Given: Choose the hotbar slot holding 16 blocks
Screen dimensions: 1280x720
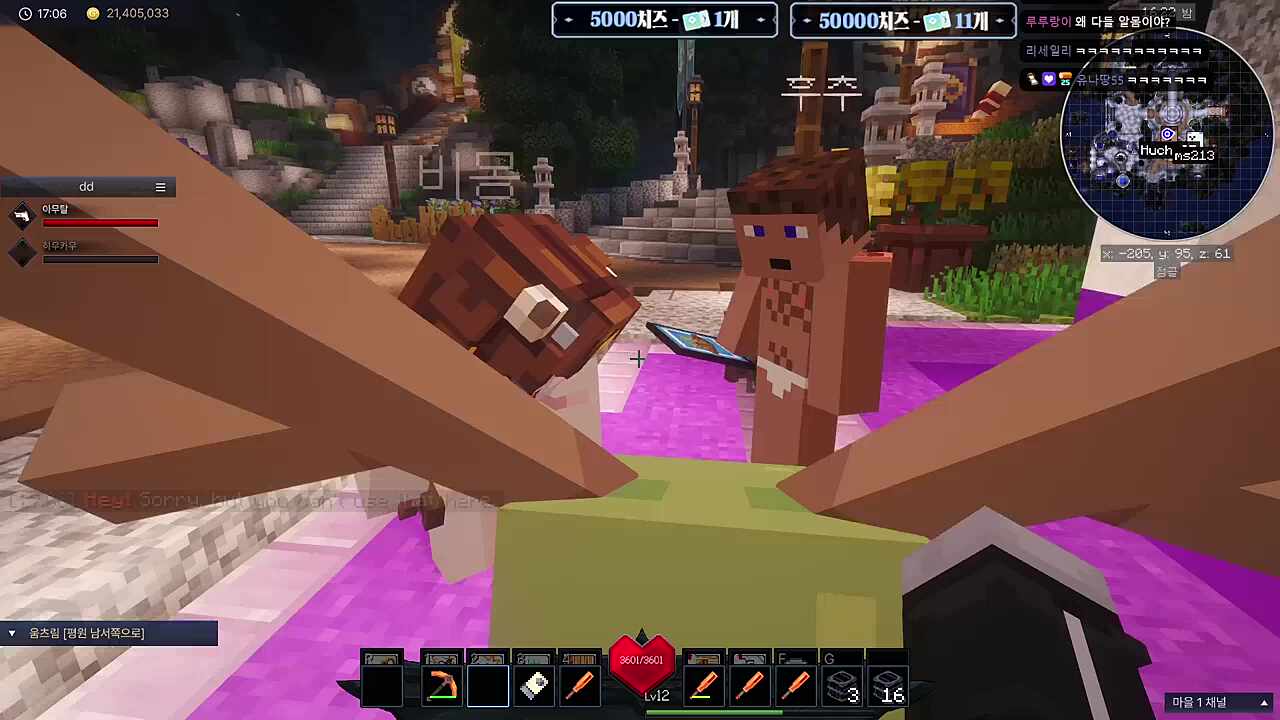Looking at the screenshot, I should (887, 687).
